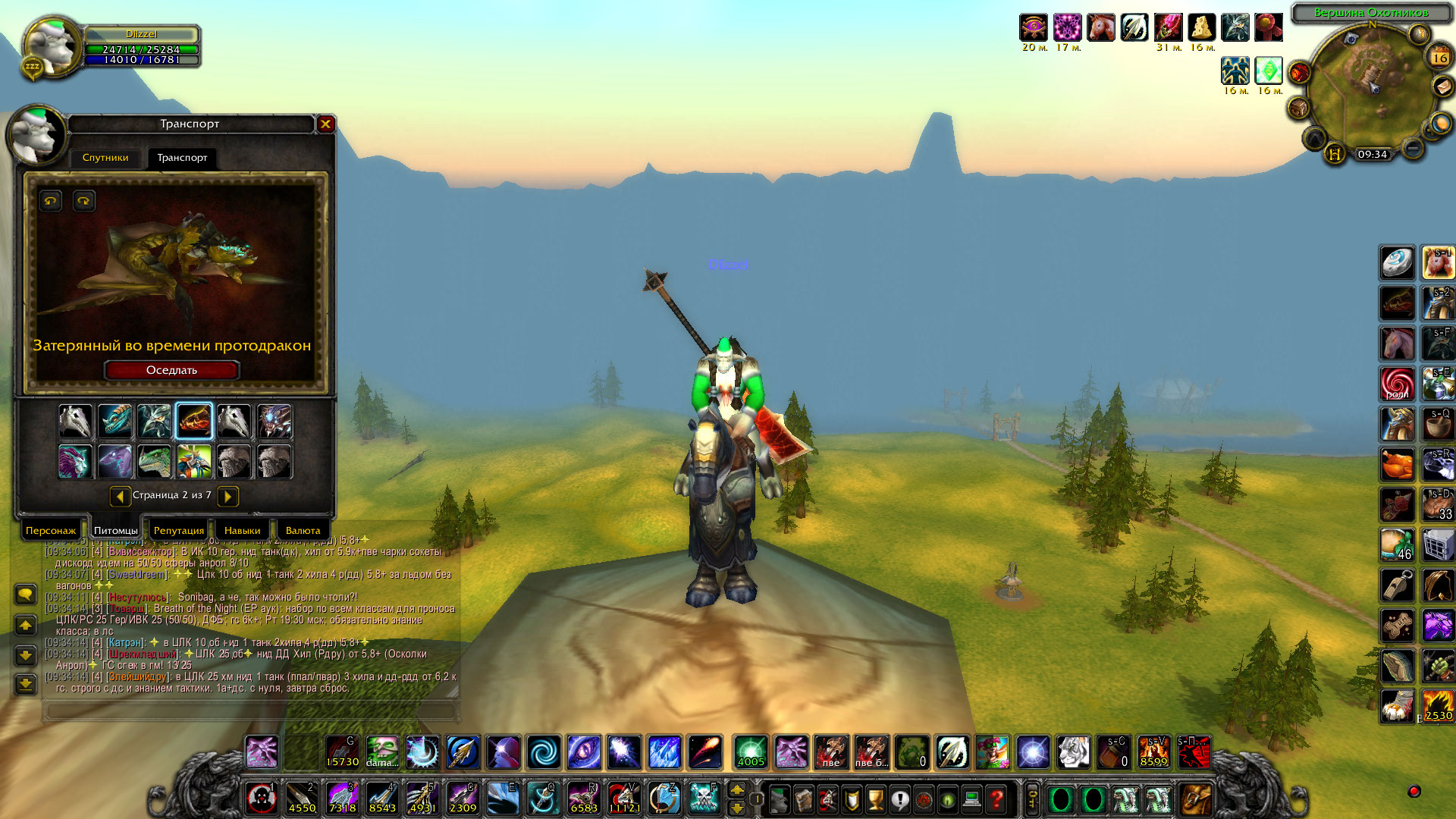
Task: Select the blue dragon mount icon
Action: point(115,421)
